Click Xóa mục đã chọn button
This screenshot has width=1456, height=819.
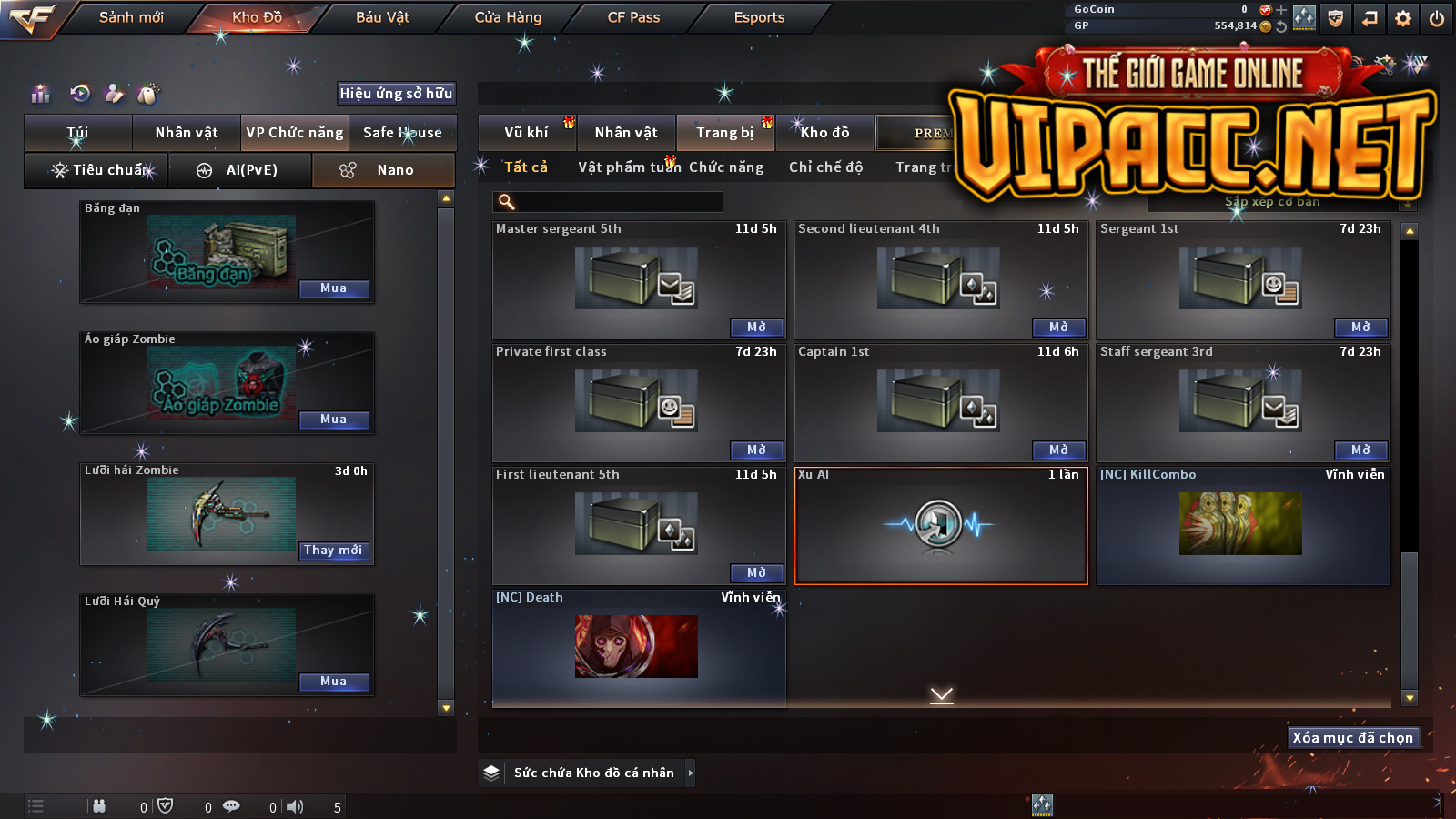click(x=1353, y=738)
